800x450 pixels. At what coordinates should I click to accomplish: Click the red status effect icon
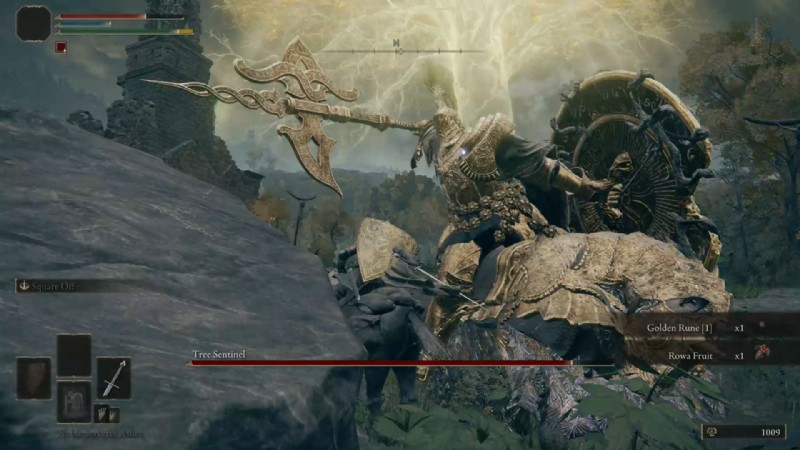61,47
